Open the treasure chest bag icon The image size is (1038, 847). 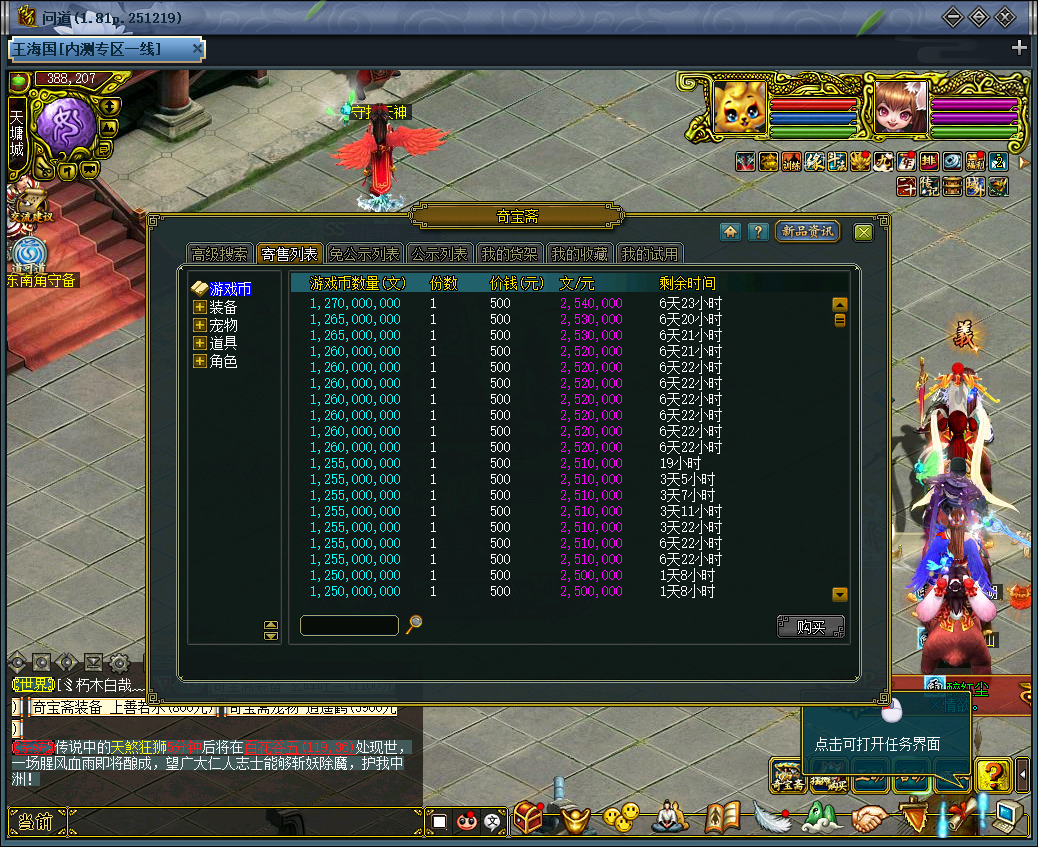[x=527, y=819]
